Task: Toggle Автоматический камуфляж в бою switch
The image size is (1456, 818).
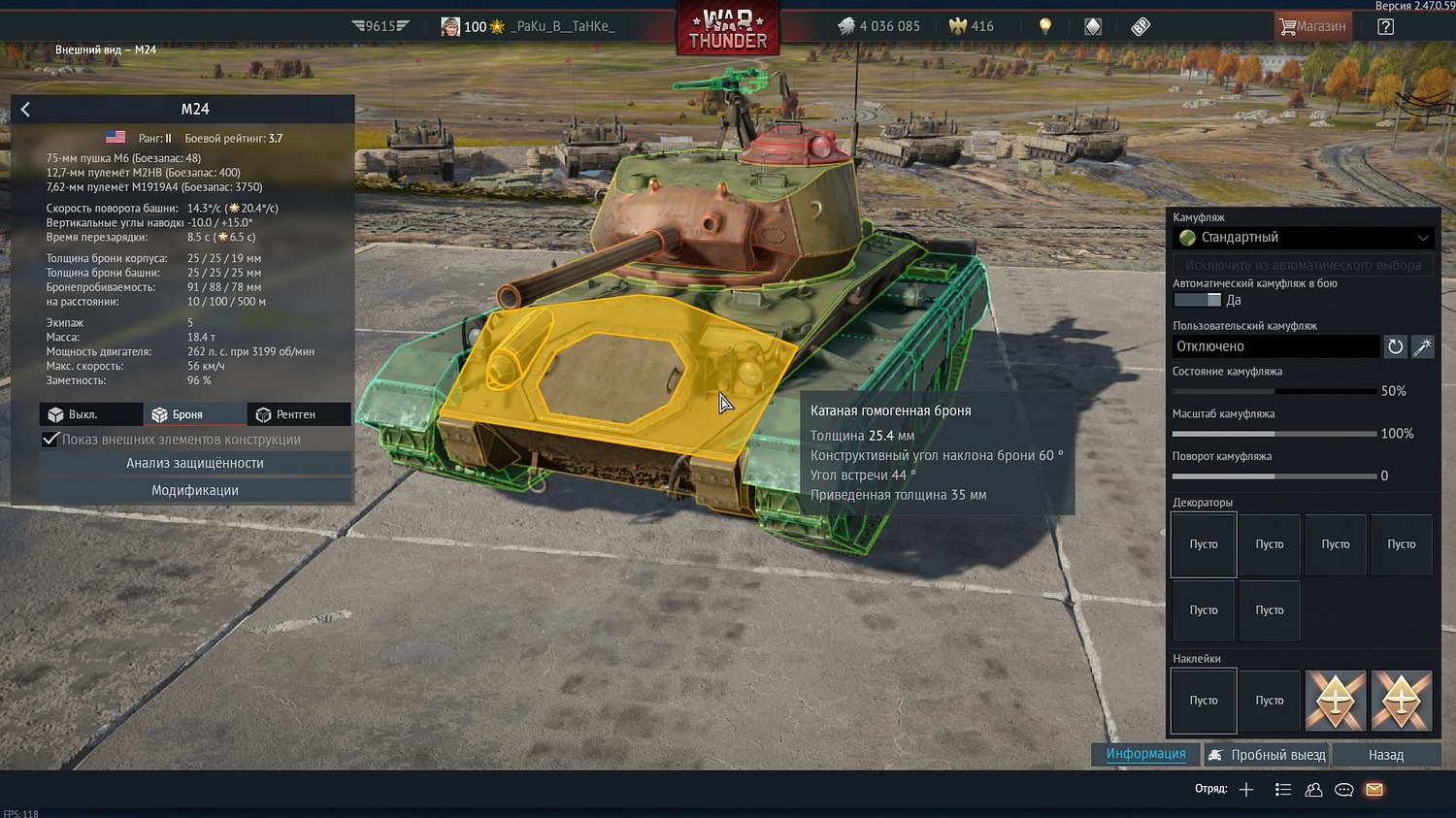Action: pyautogui.click(x=1198, y=300)
